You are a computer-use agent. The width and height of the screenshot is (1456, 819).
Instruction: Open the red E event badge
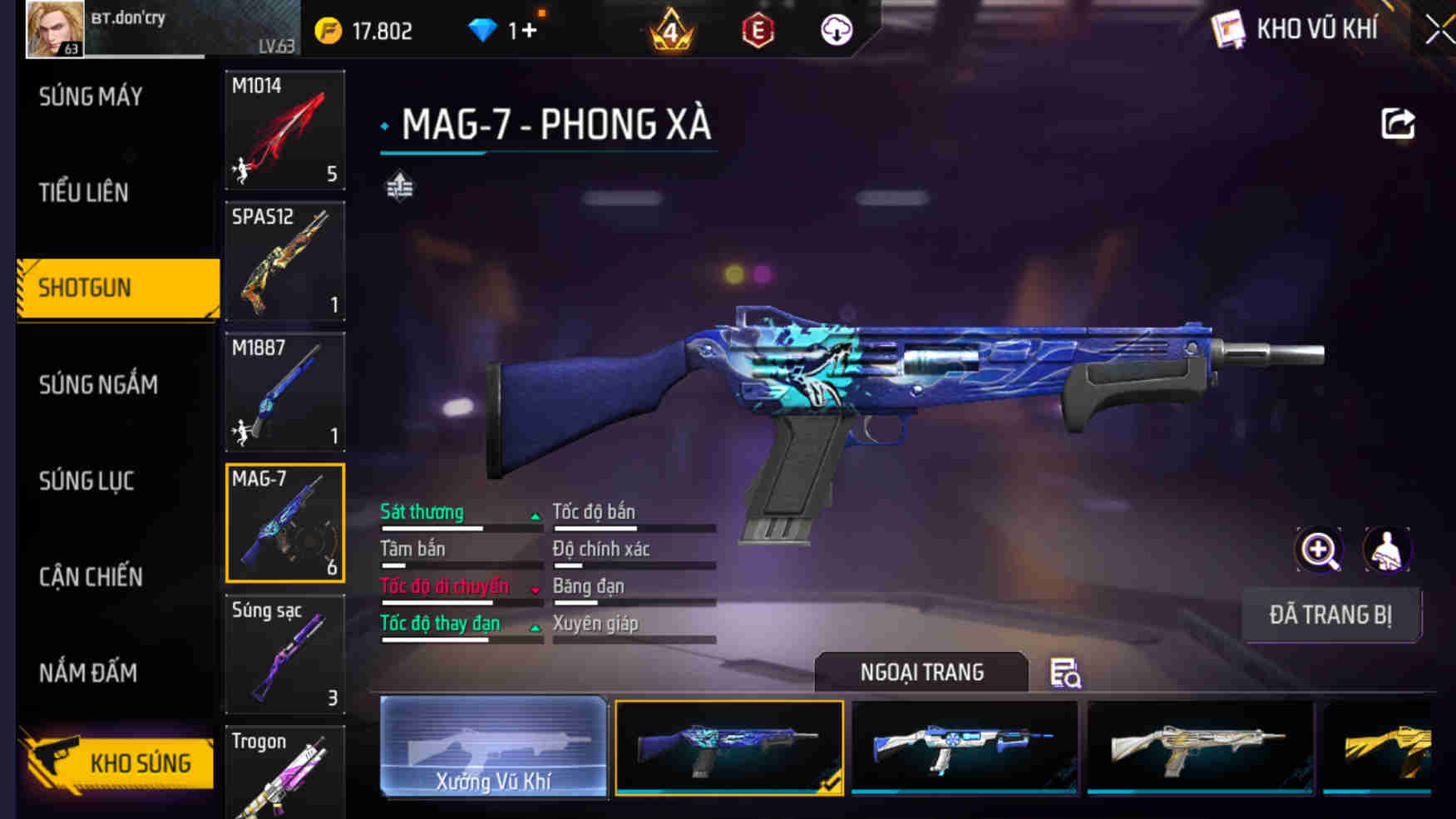758,27
